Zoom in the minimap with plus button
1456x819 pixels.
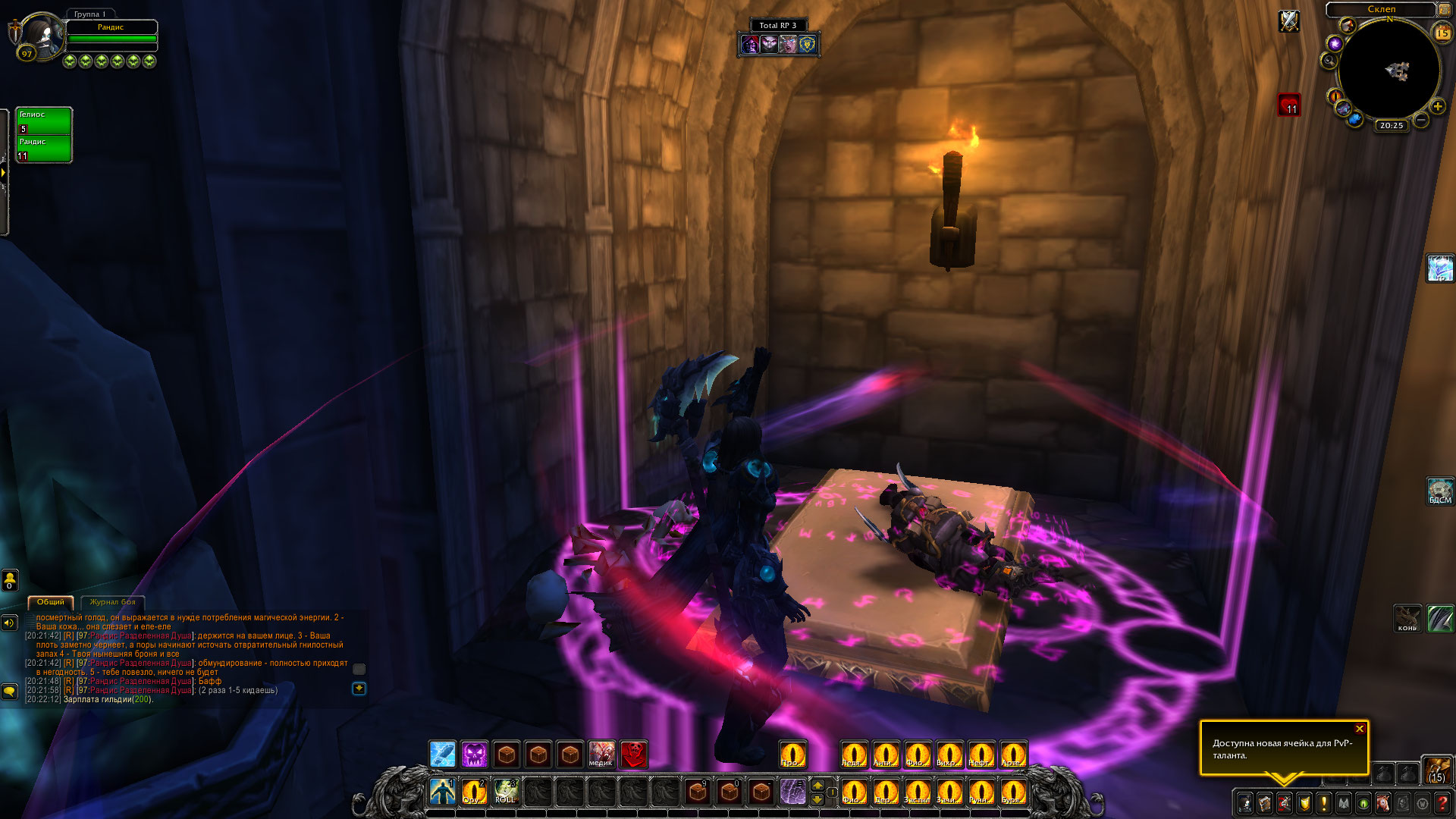(x=1437, y=107)
